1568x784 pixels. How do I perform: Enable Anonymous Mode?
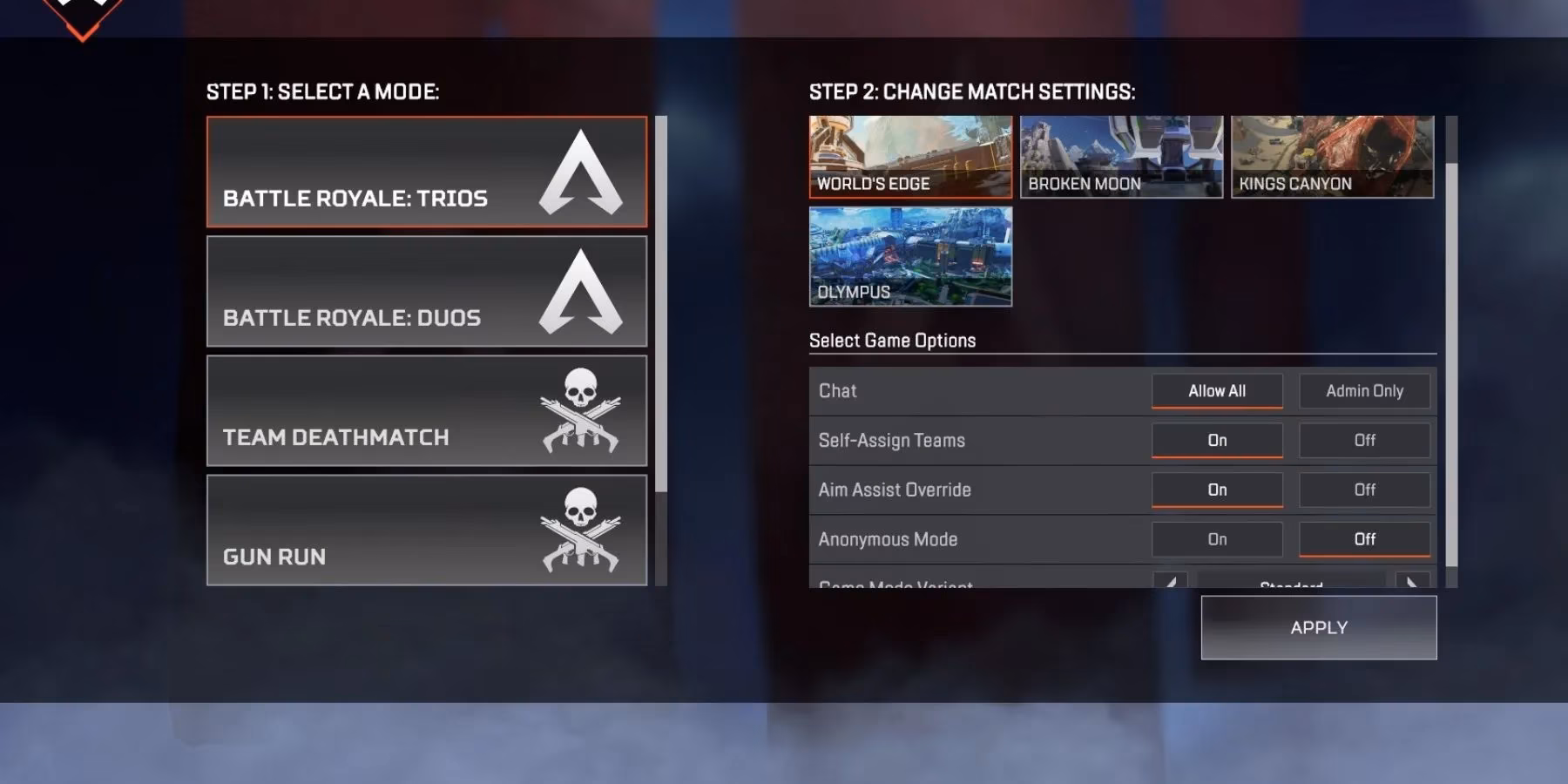[1216, 539]
